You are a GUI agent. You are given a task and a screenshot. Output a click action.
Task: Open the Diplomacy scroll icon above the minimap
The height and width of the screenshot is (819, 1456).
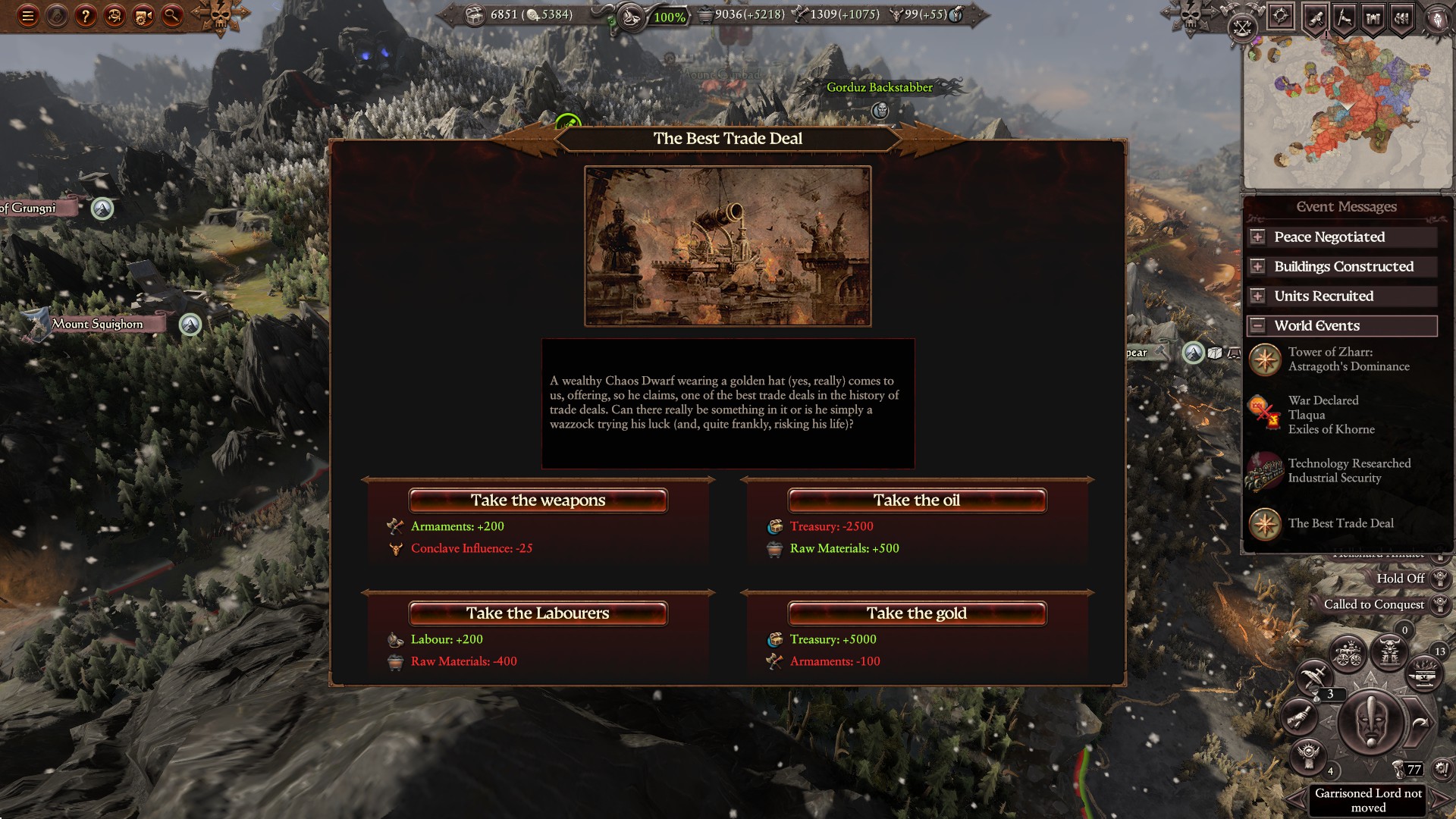point(1316,18)
